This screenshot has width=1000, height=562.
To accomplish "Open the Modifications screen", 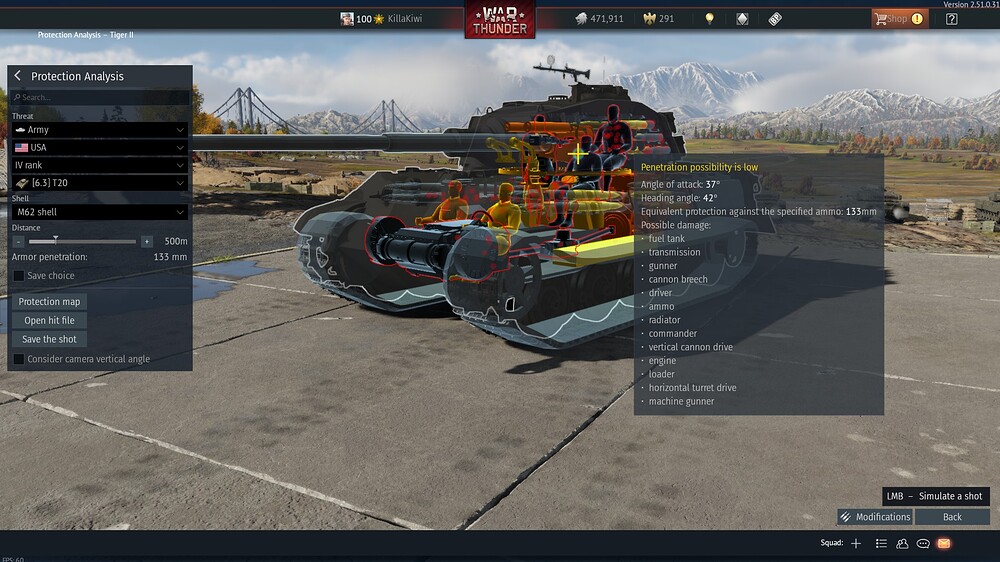I will tap(875, 517).
